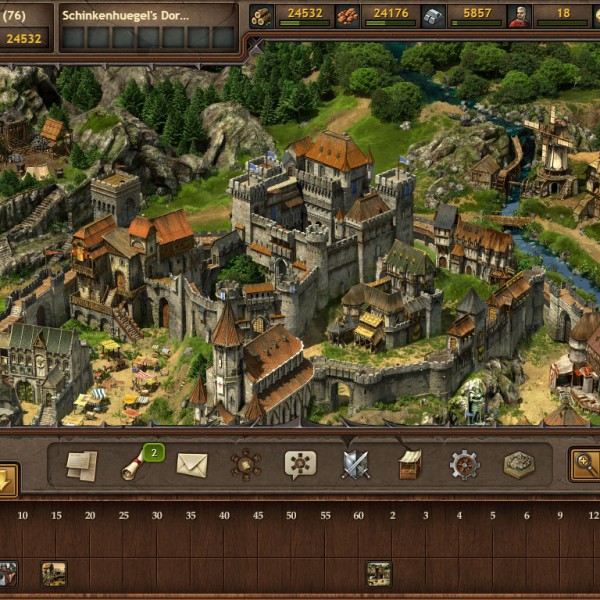
Task: Select the building thumbnail under timeline 60
Action: (x=378, y=573)
